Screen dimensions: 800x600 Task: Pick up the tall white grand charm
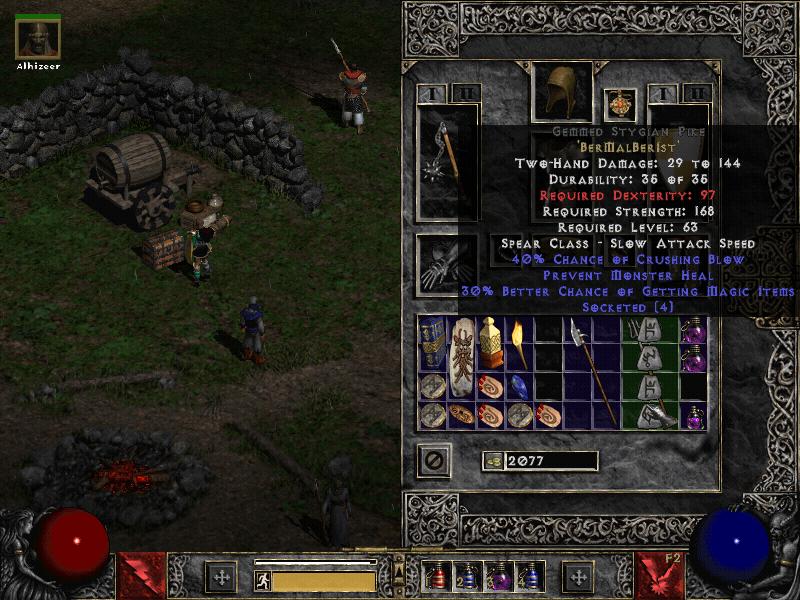click(461, 357)
